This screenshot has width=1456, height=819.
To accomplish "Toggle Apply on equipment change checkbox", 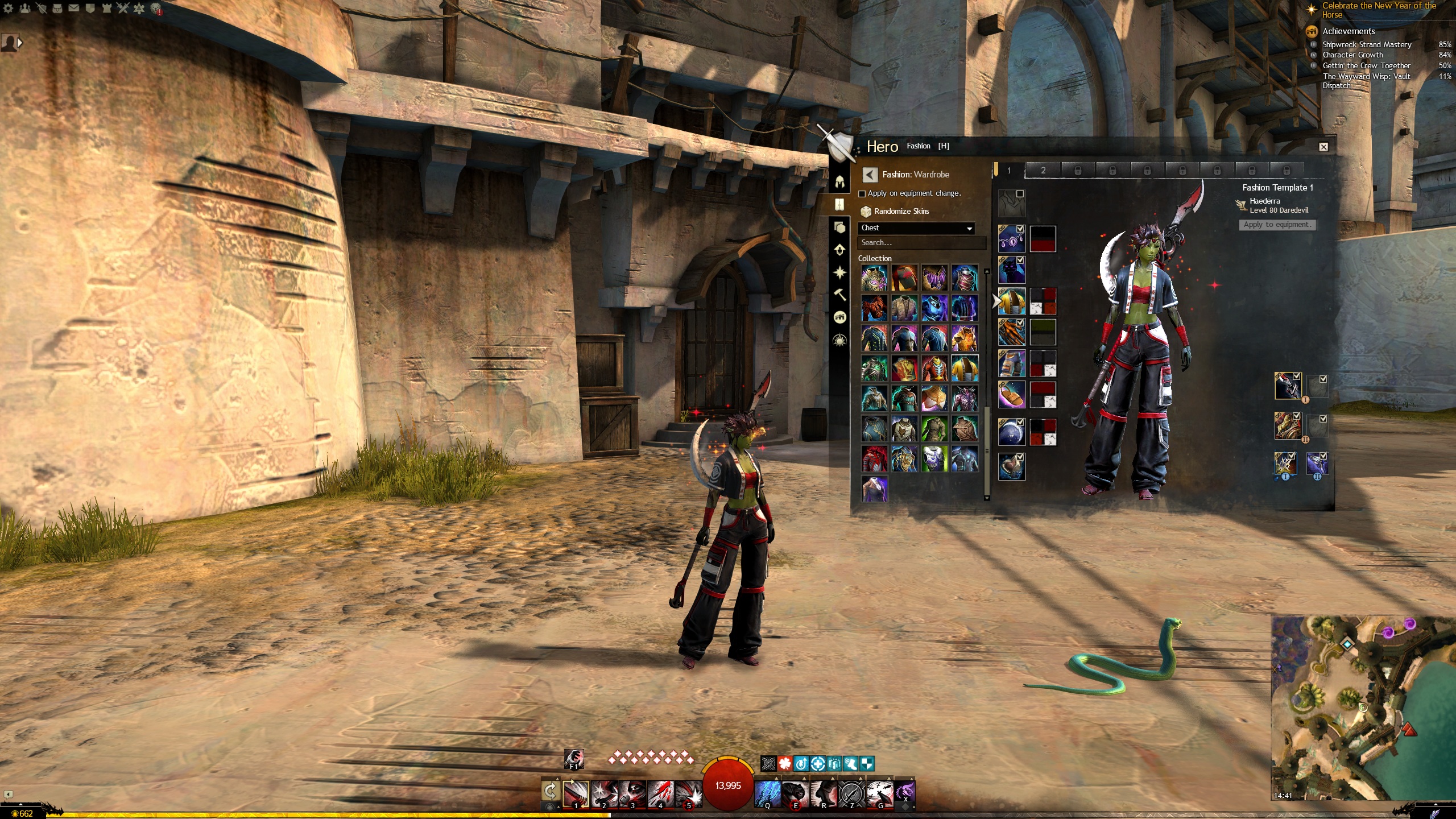I will [x=862, y=193].
